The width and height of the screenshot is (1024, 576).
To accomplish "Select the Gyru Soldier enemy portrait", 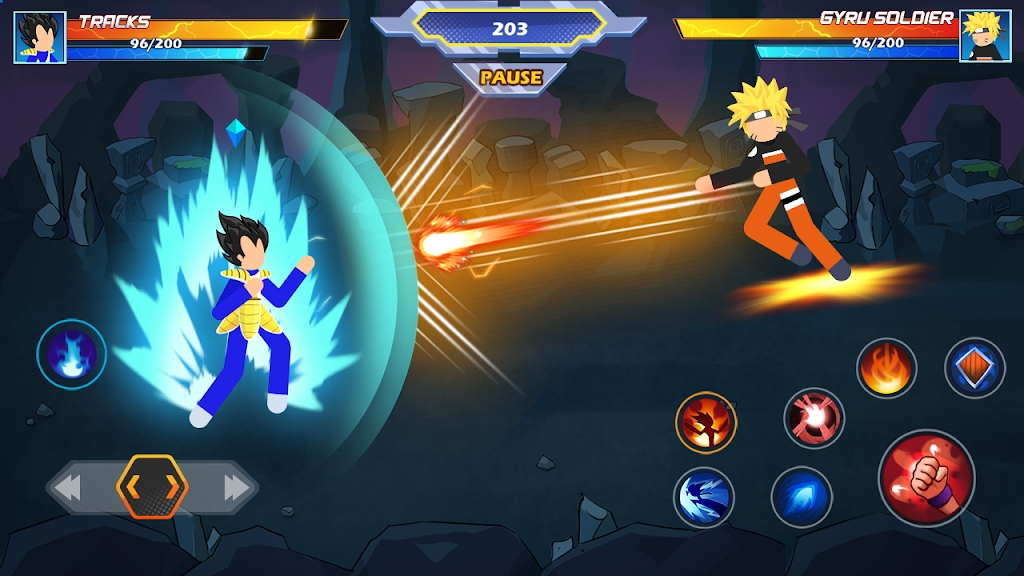I will pyautogui.click(x=984, y=37).
